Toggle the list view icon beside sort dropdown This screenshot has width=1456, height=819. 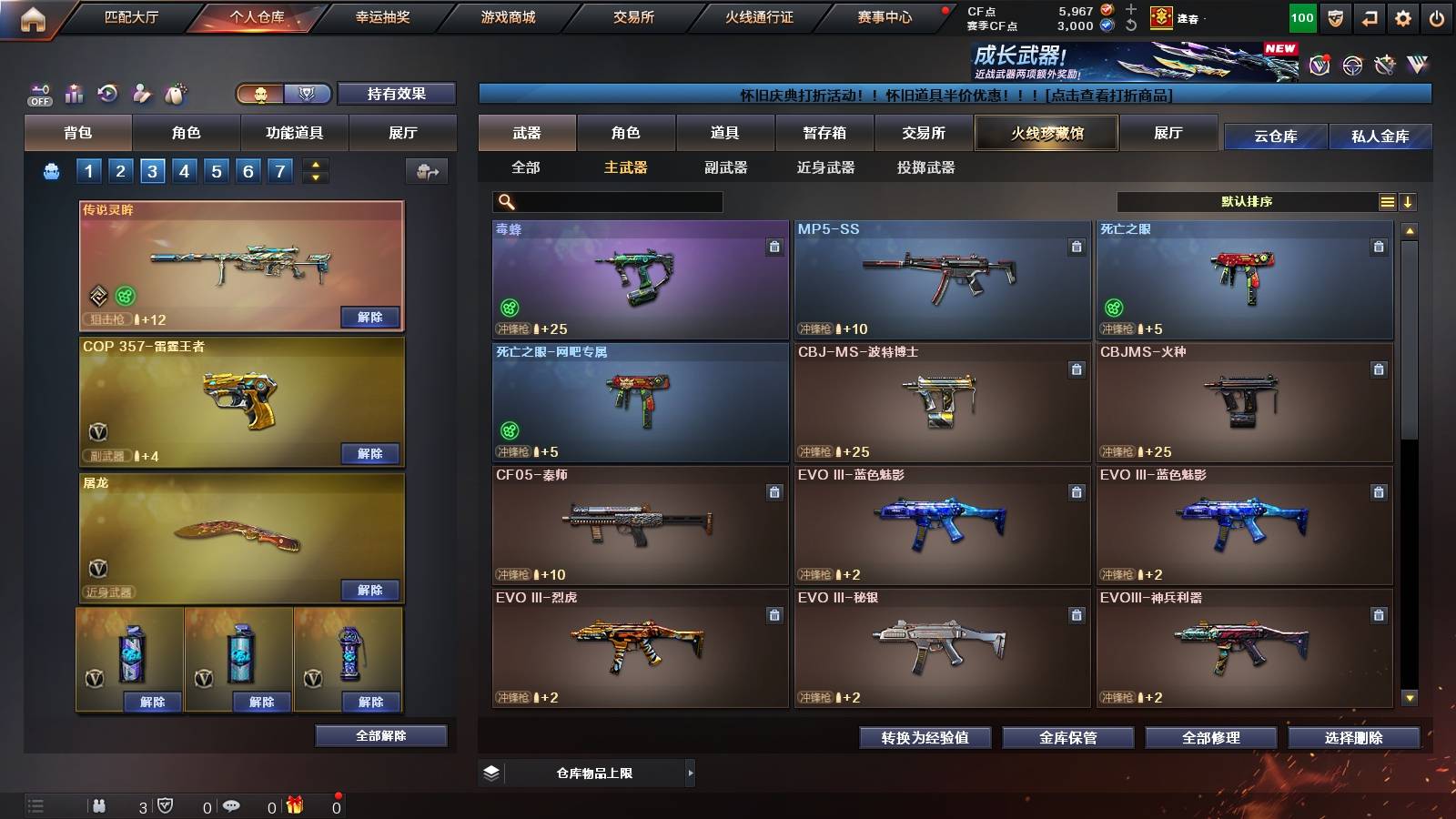click(x=1387, y=201)
